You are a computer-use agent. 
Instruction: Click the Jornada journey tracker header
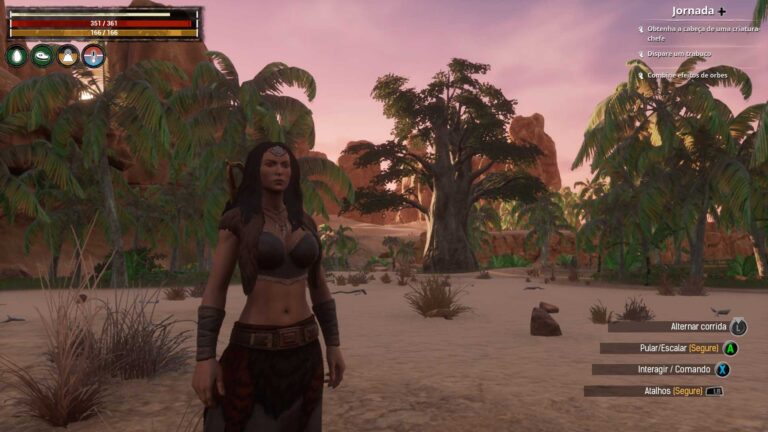(693, 10)
